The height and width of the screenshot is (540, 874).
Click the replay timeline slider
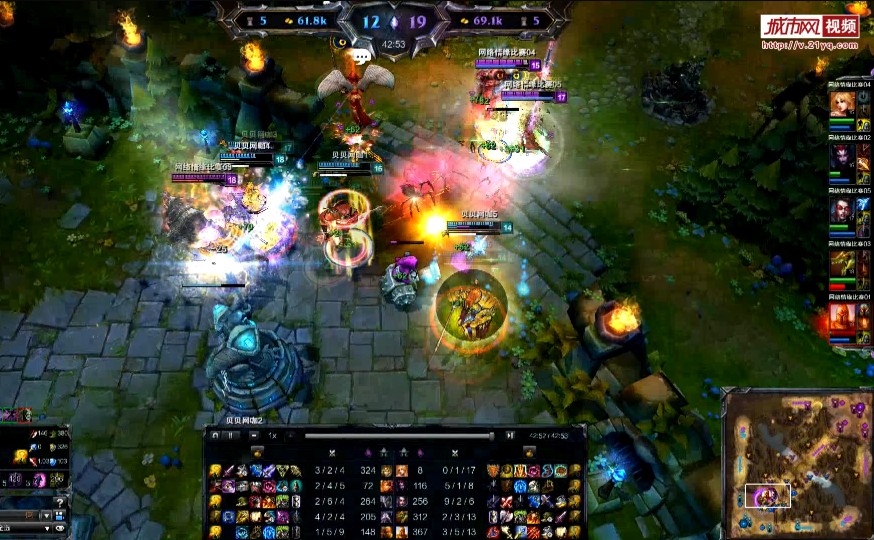click(x=400, y=436)
